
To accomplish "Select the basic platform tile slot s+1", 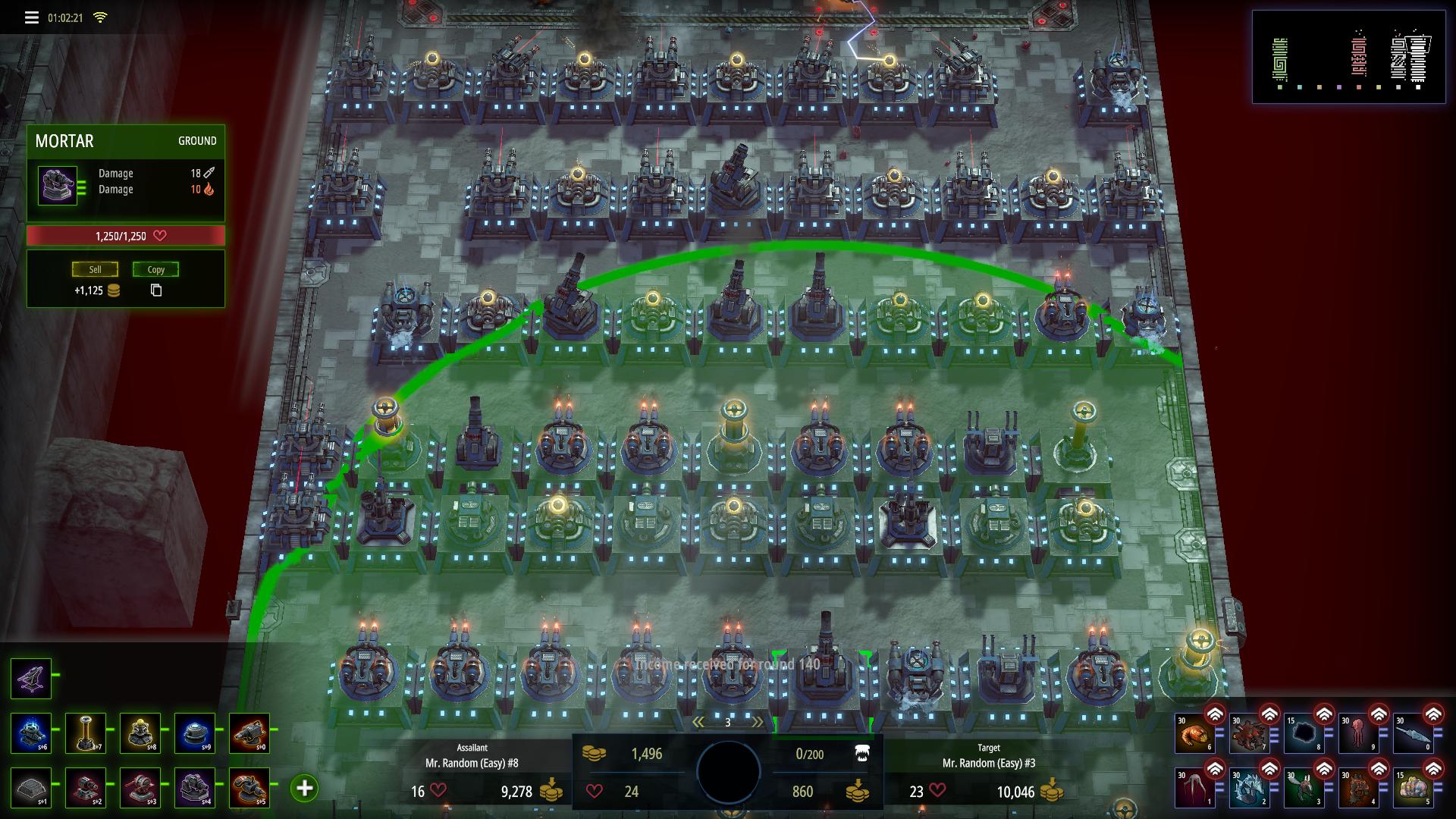I will (30, 788).
